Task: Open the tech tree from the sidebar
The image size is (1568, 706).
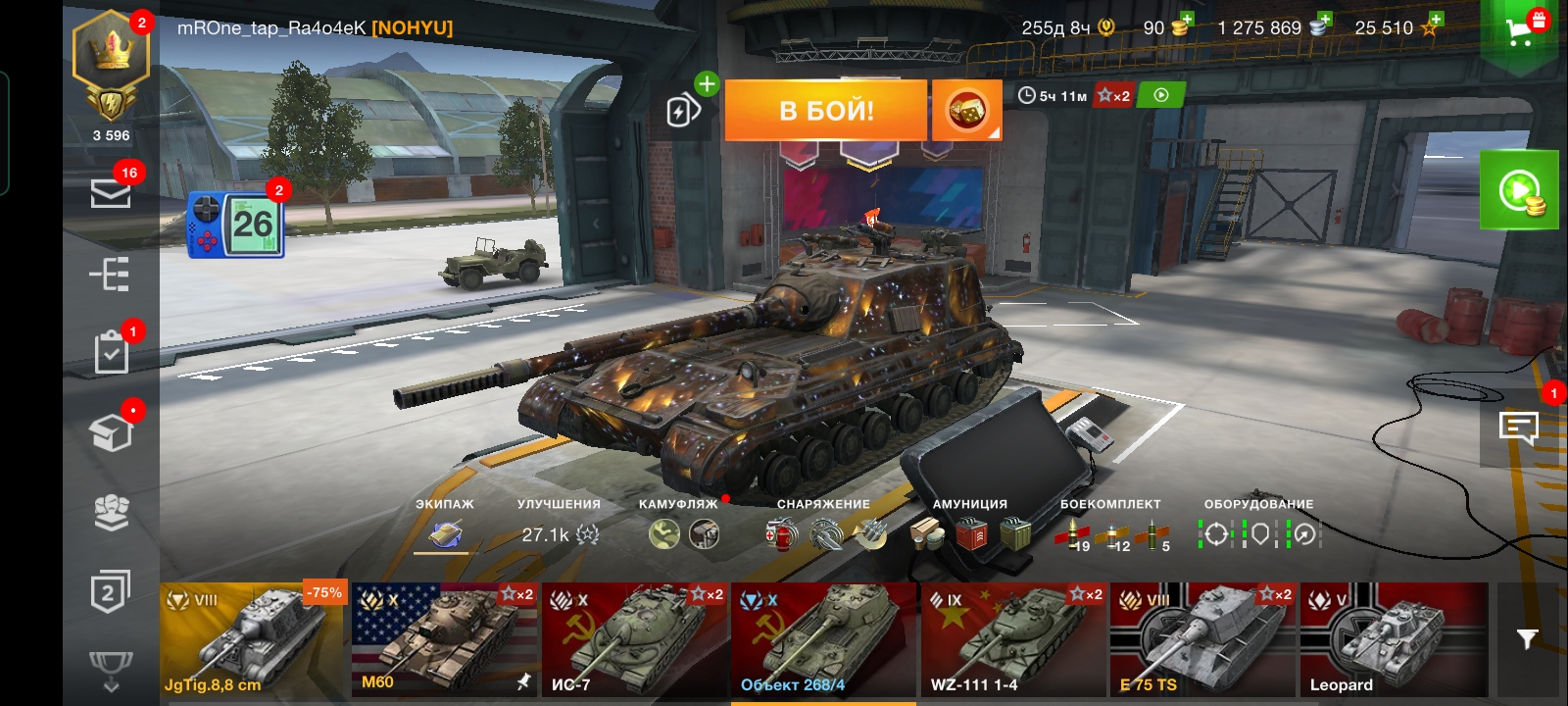Action: (111, 275)
